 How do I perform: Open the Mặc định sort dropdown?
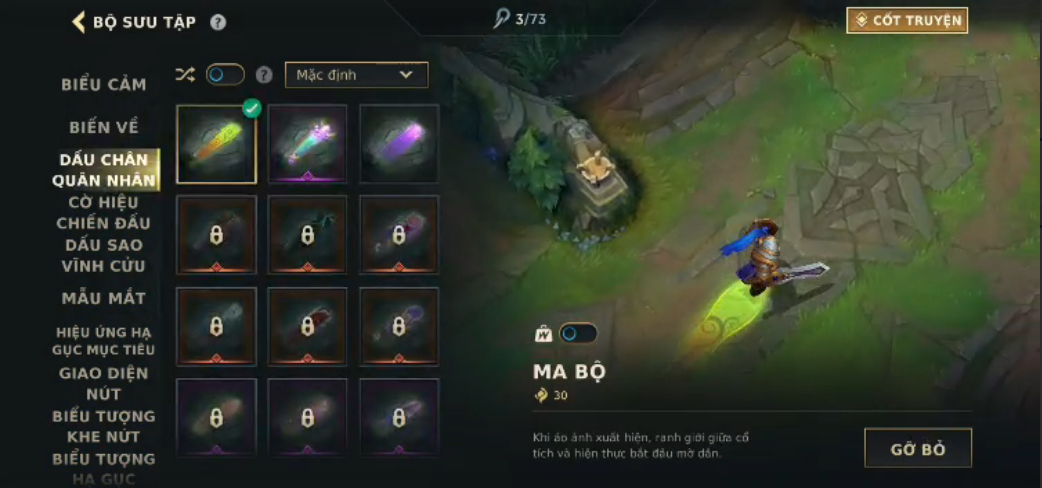(x=356, y=75)
